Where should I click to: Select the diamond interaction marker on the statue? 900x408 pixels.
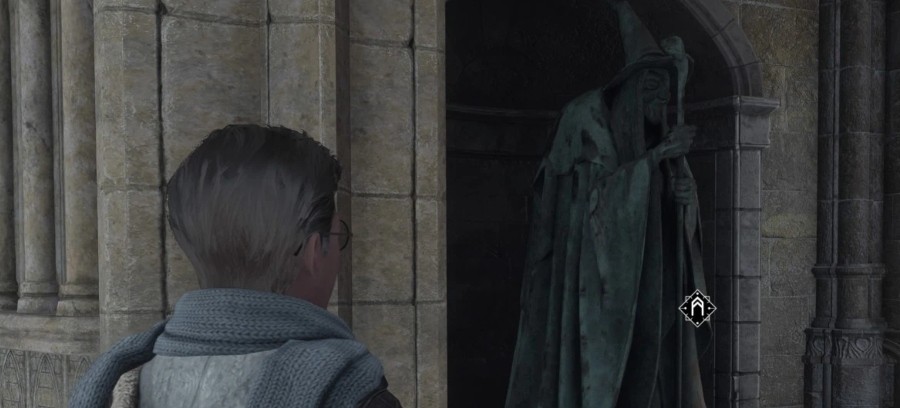coord(696,308)
